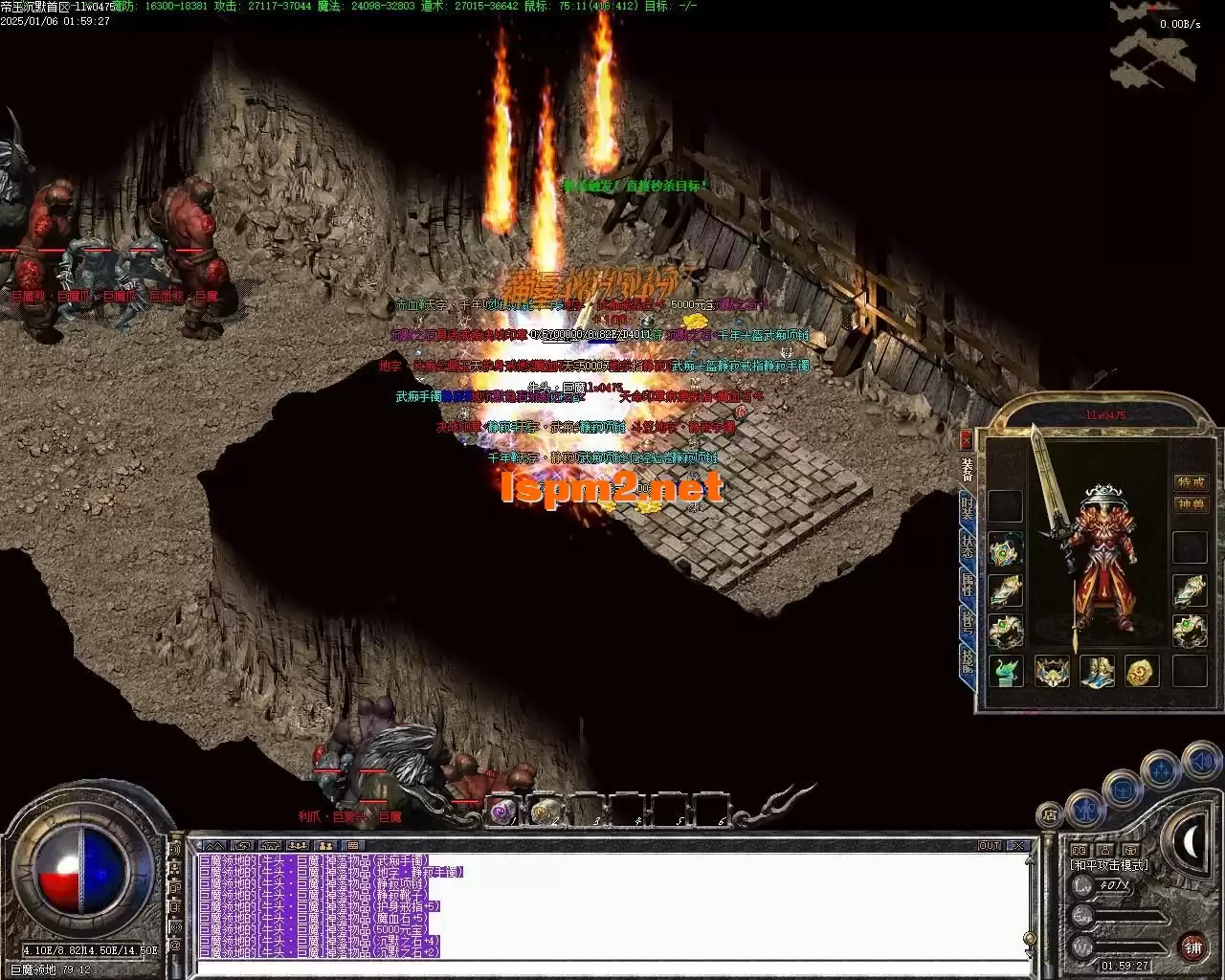Open the 状态 (status) tab
1225x980 pixels.
click(x=967, y=546)
